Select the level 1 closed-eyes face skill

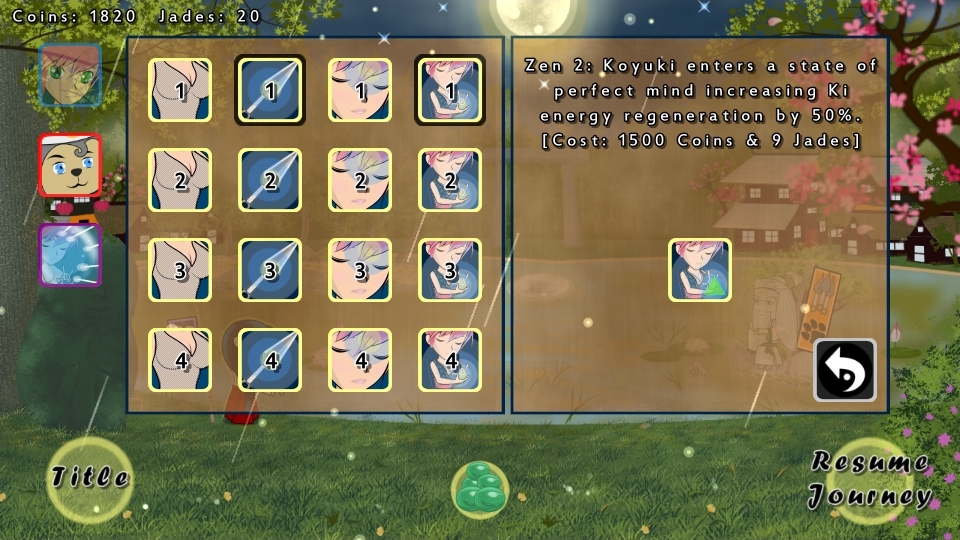tap(360, 90)
